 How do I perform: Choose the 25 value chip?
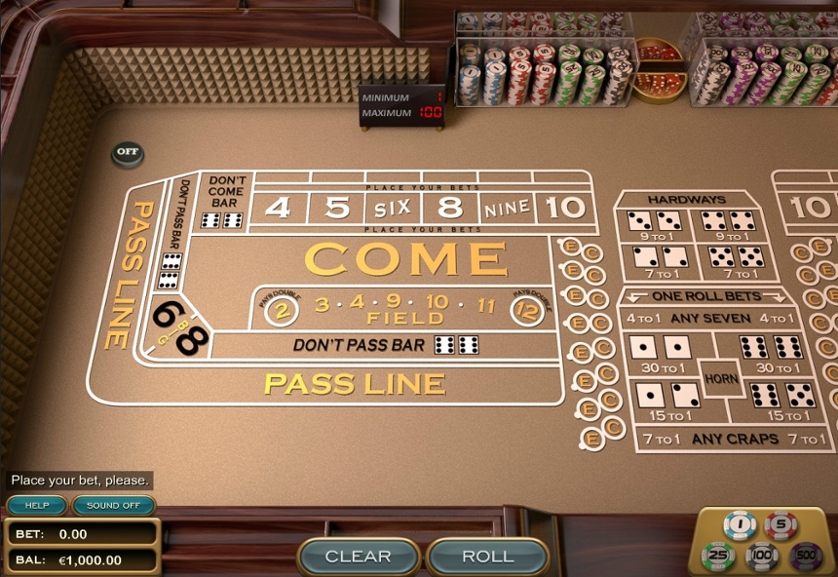[x=718, y=554]
